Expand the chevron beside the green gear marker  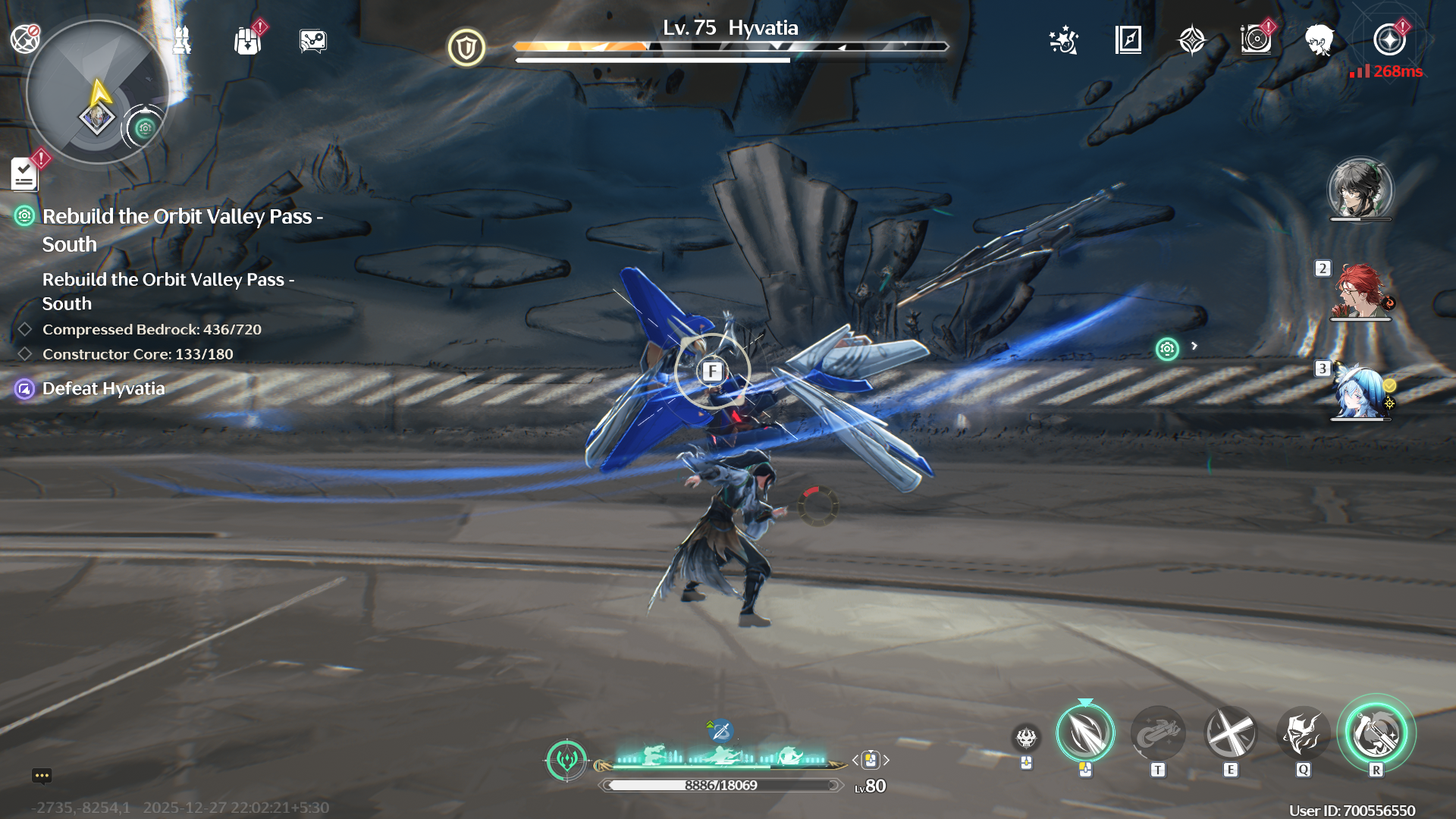click(x=1196, y=345)
